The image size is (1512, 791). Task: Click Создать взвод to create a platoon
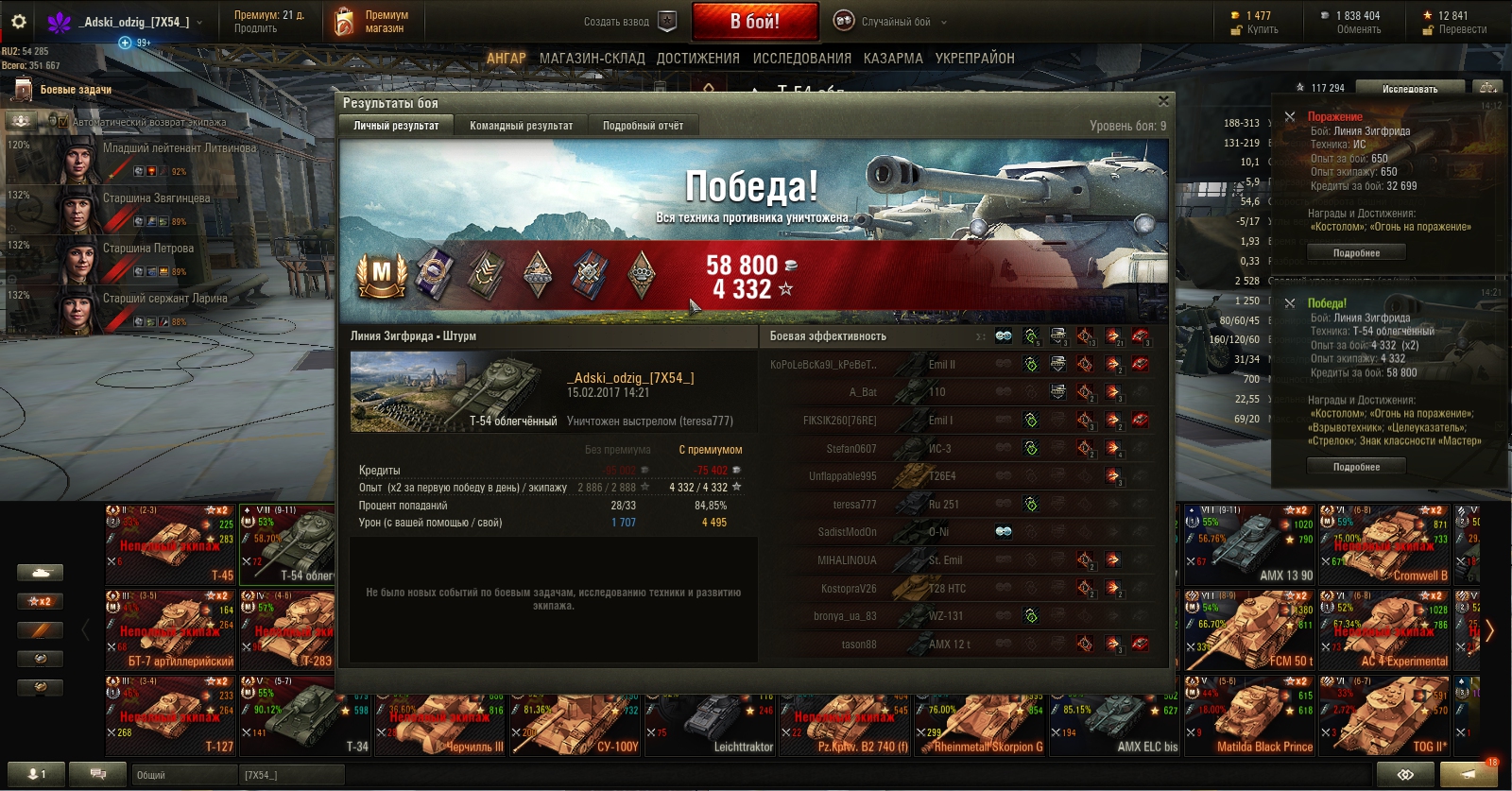click(627, 22)
